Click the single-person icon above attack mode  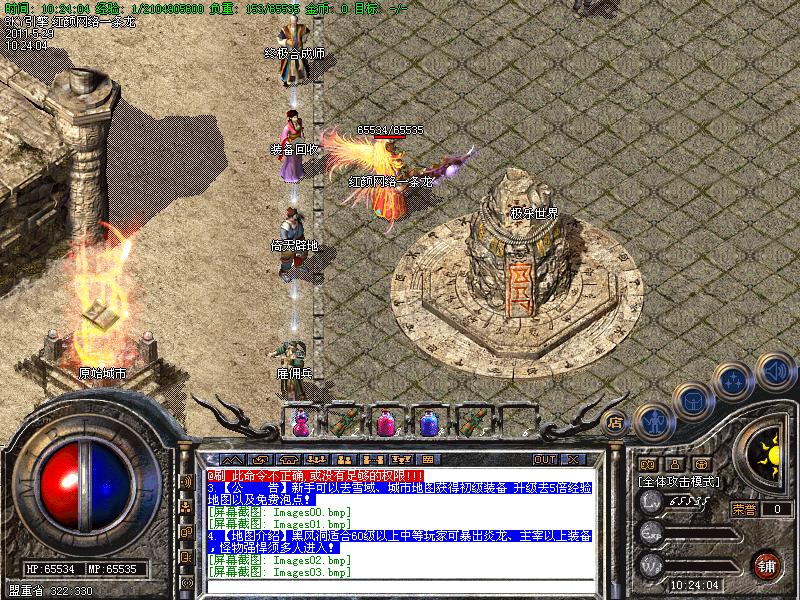click(x=675, y=464)
